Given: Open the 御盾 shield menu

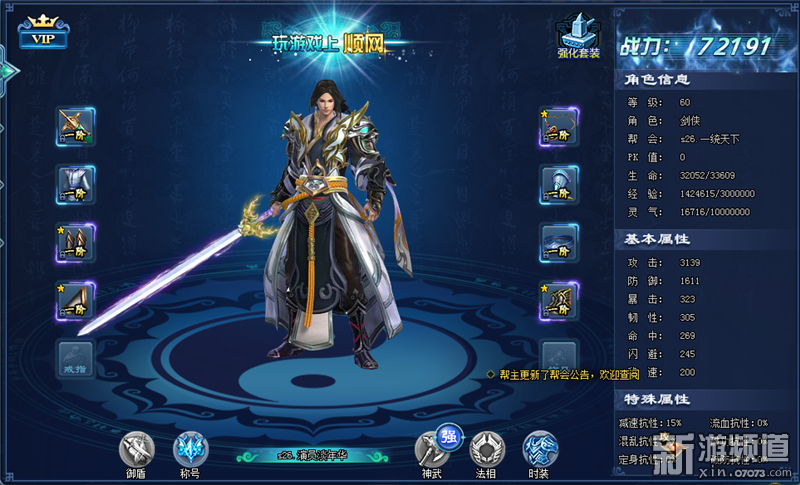Looking at the screenshot, I should point(136,452).
